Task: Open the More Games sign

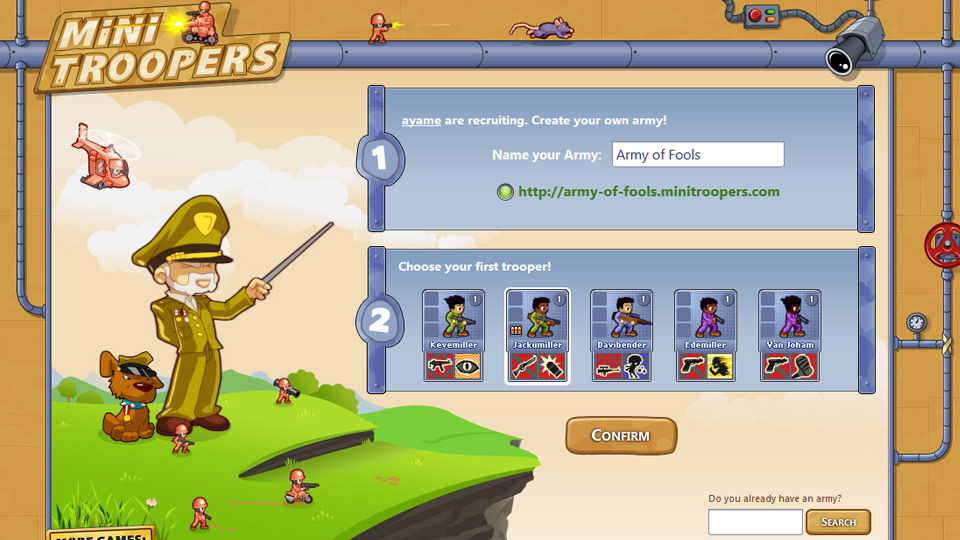Action: (100, 534)
